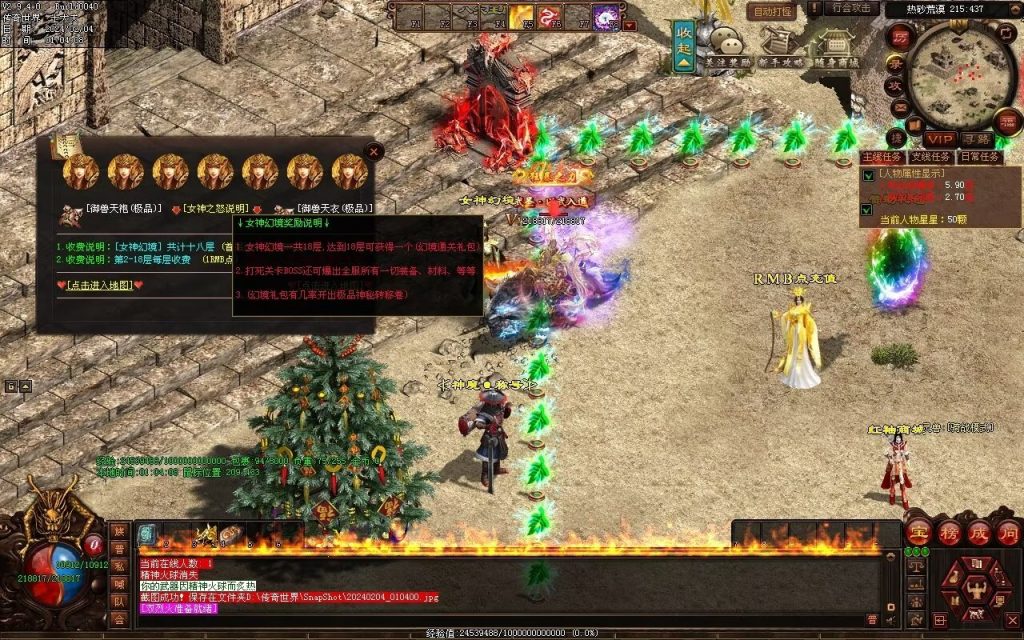Activate the 寻路 pathfinding button
This screenshot has height=640, width=1024.
(x=977, y=139)
